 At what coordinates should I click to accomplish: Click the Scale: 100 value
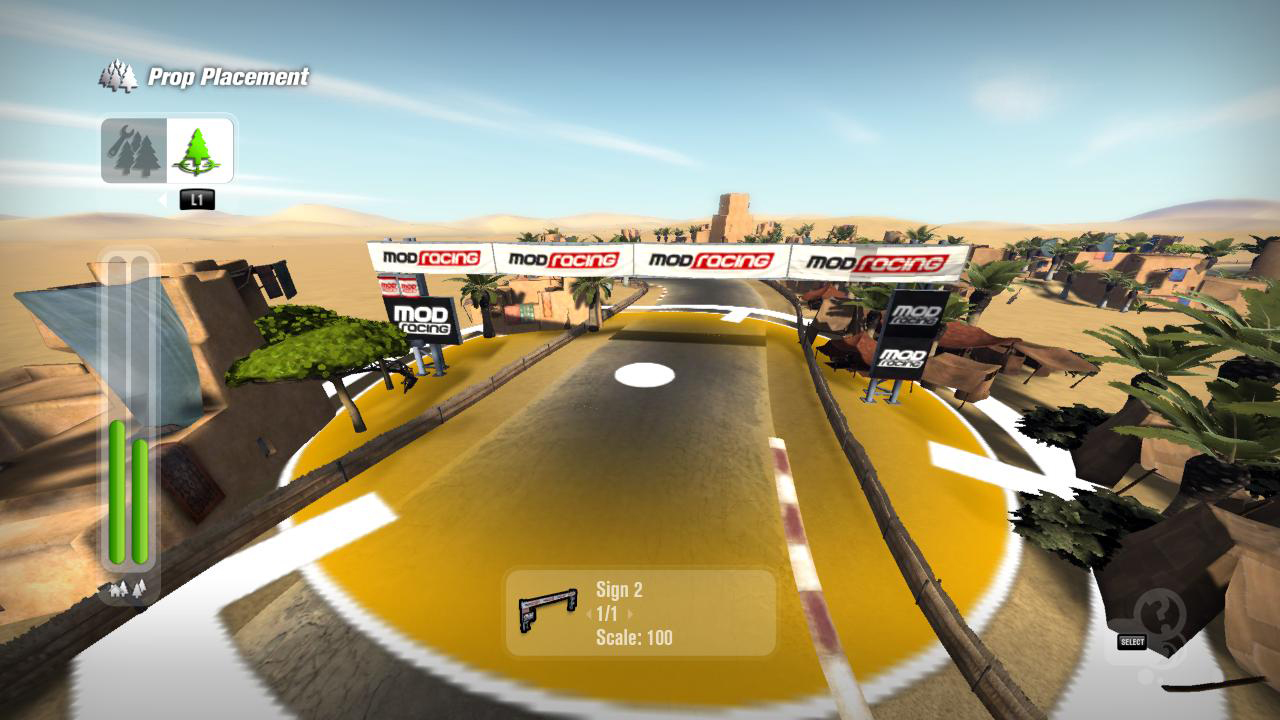(x=633, y=637)
